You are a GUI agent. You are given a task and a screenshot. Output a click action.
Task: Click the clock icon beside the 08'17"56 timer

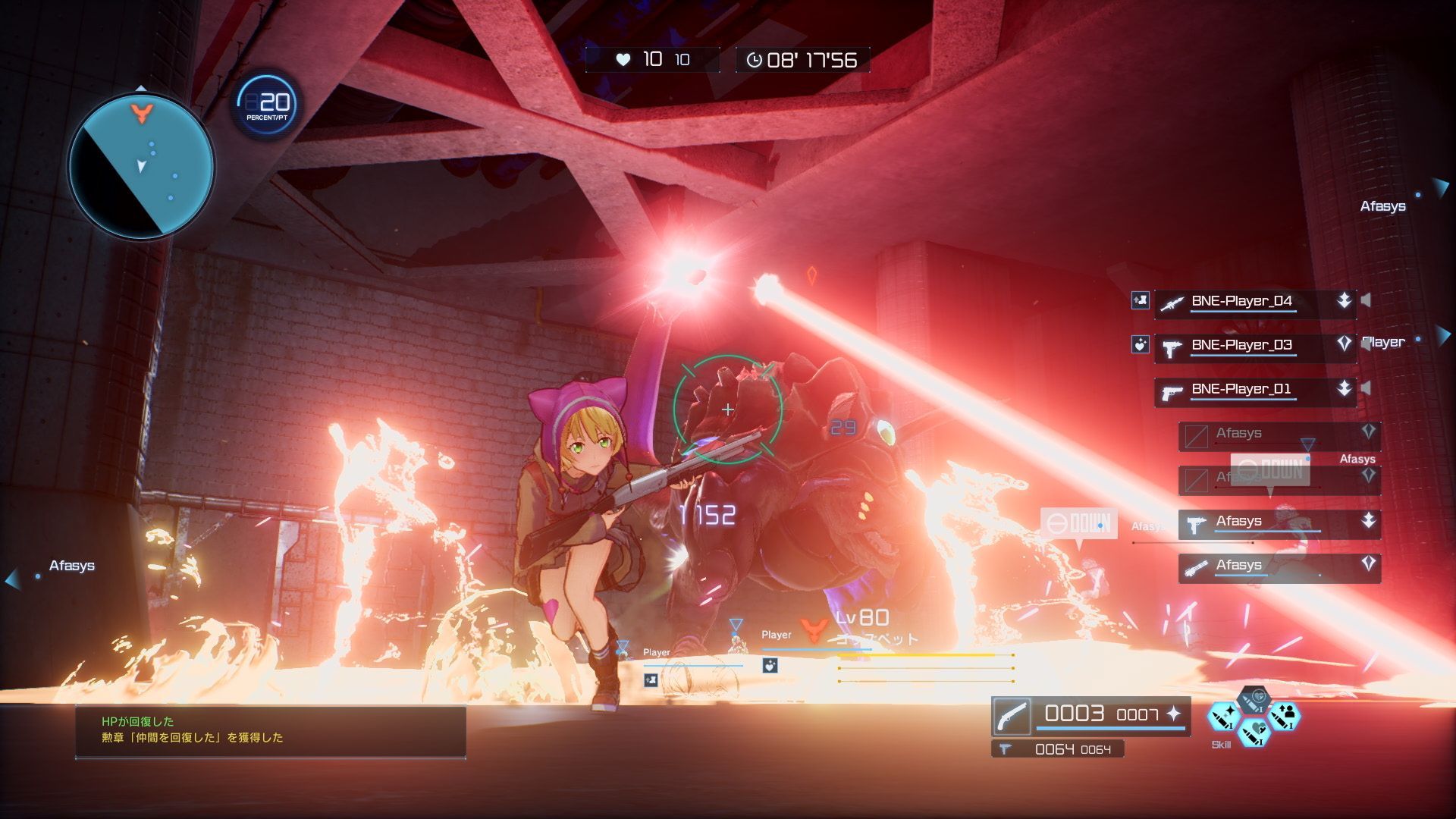tap(754, 61)
